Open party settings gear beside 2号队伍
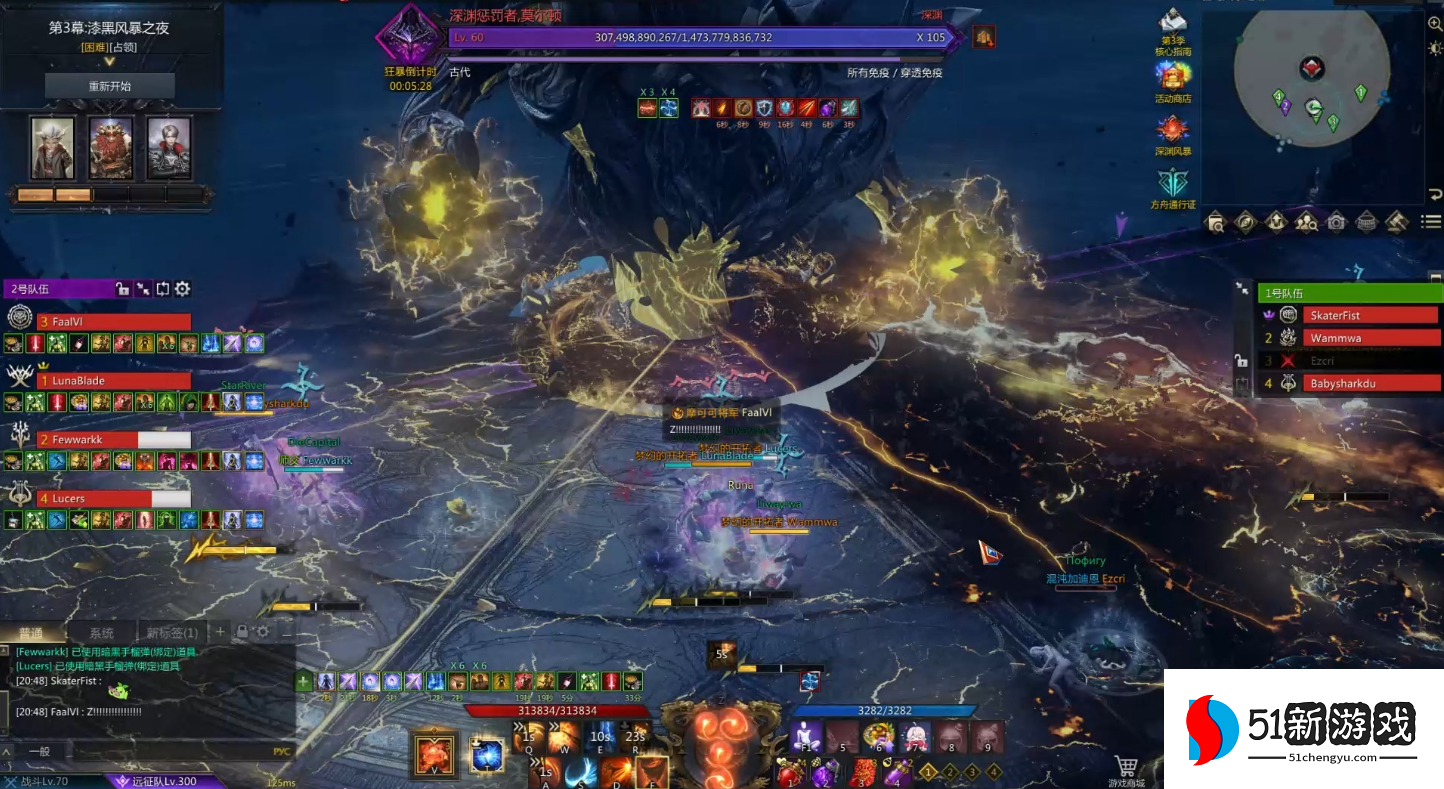 click(x=183, y=289)
